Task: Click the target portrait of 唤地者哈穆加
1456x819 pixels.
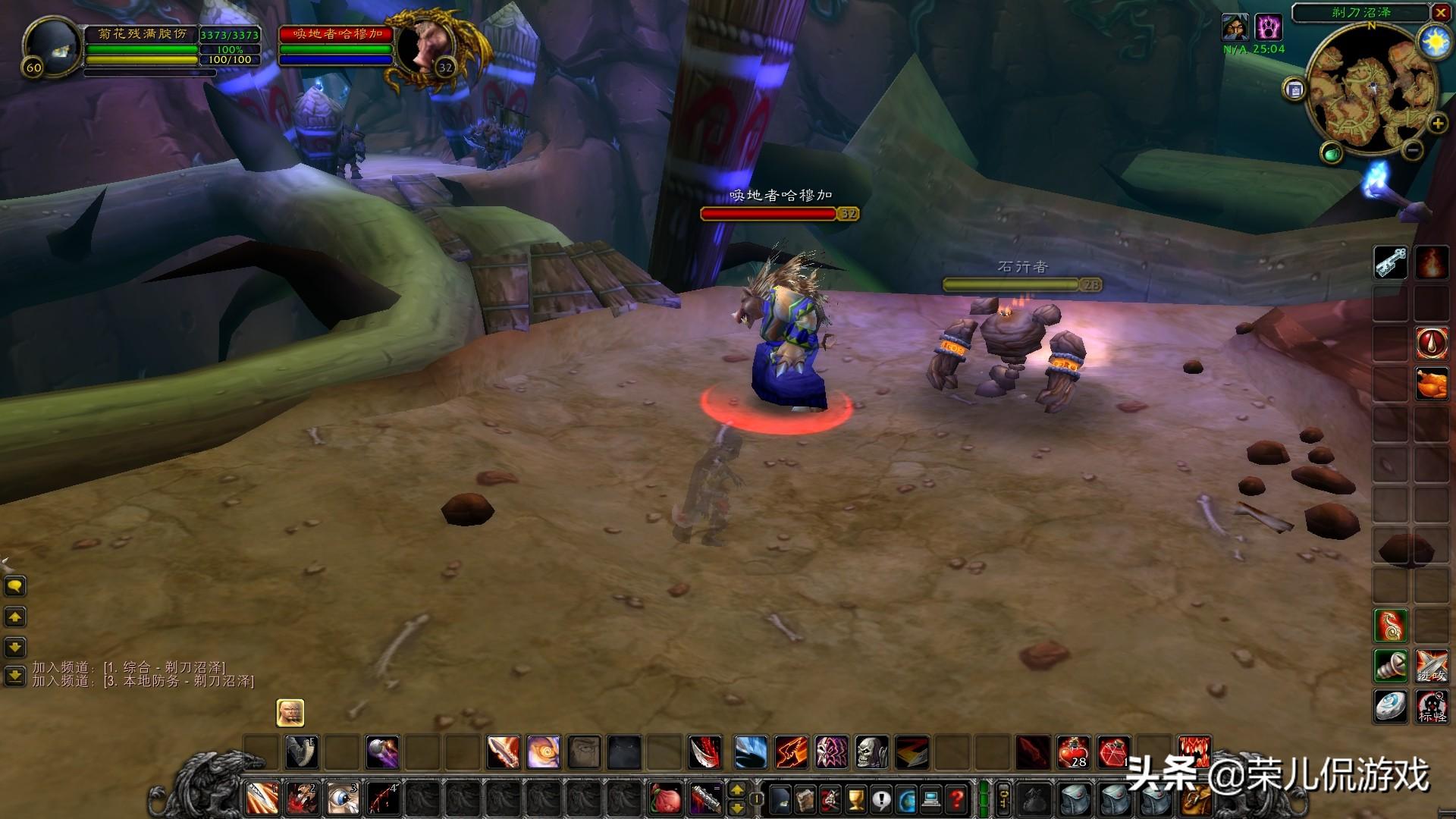Action: click(419, 47)
